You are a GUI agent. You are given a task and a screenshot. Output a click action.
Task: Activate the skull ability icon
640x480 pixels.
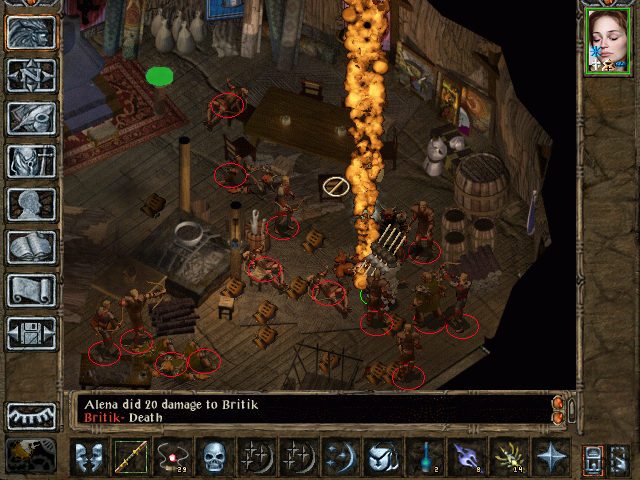pyautogui.click(x=215, y=458)
